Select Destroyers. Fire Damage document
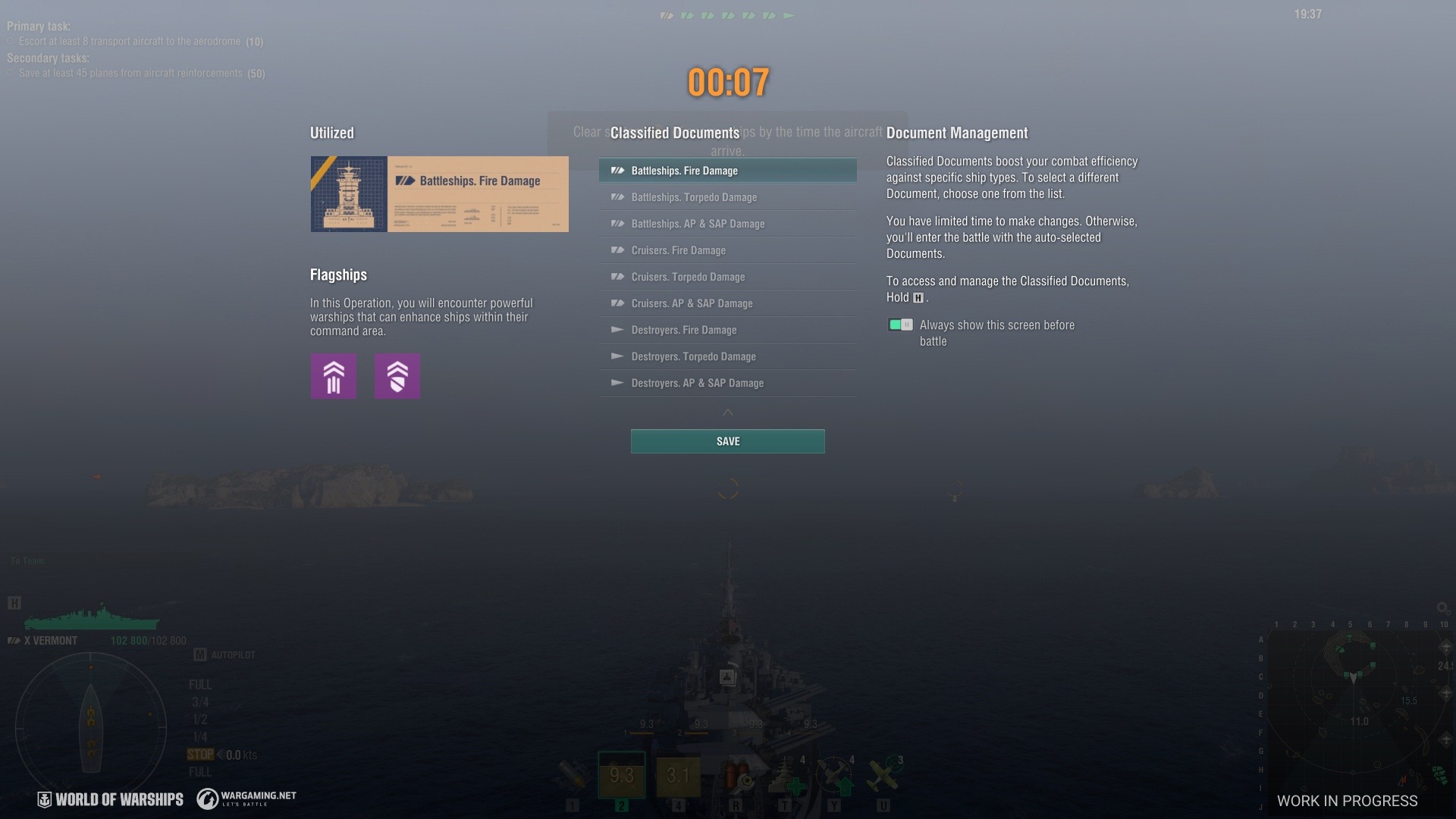The width and height of the screenshot is (1456, 819). coord(727,330)
